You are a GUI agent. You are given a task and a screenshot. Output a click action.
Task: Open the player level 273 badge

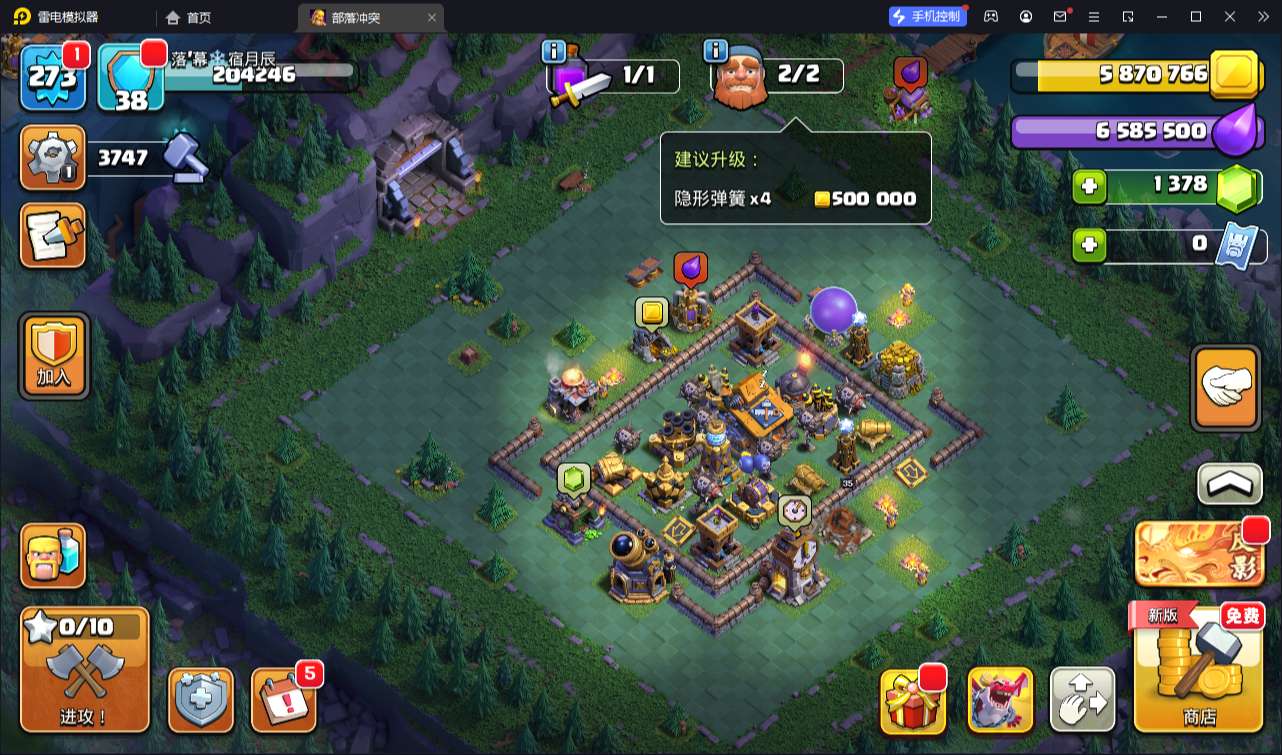54,77
